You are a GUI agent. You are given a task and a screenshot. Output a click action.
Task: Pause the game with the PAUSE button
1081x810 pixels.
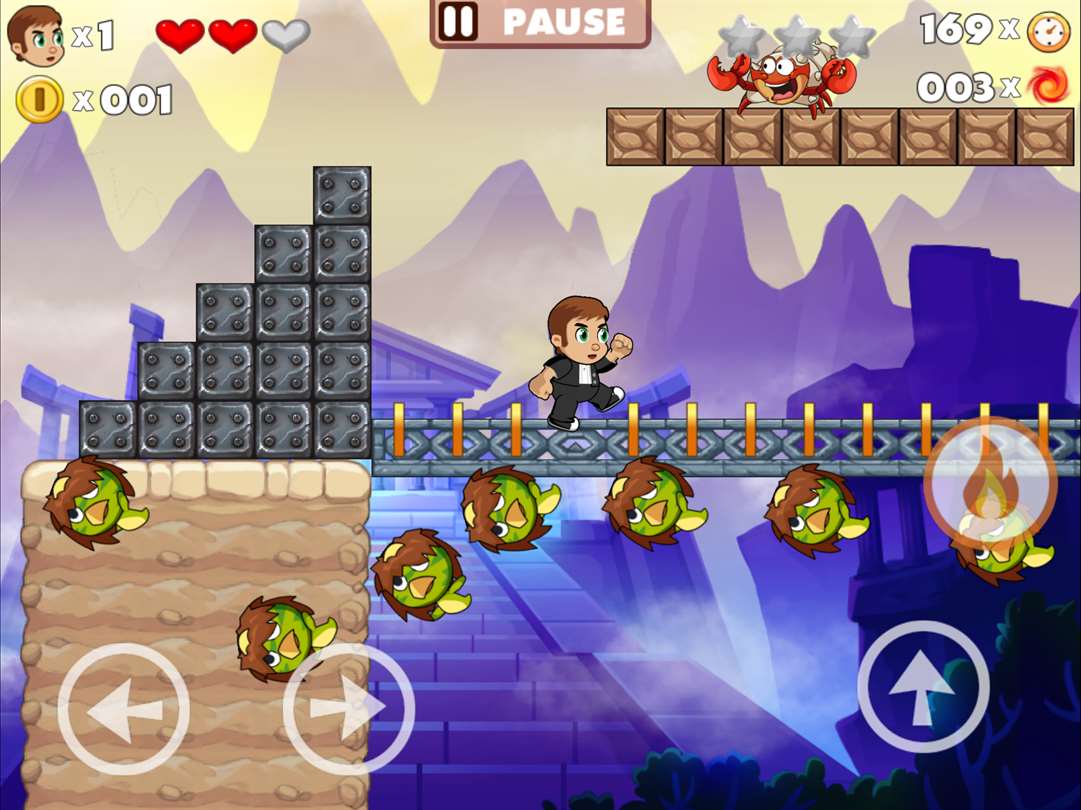540,22
